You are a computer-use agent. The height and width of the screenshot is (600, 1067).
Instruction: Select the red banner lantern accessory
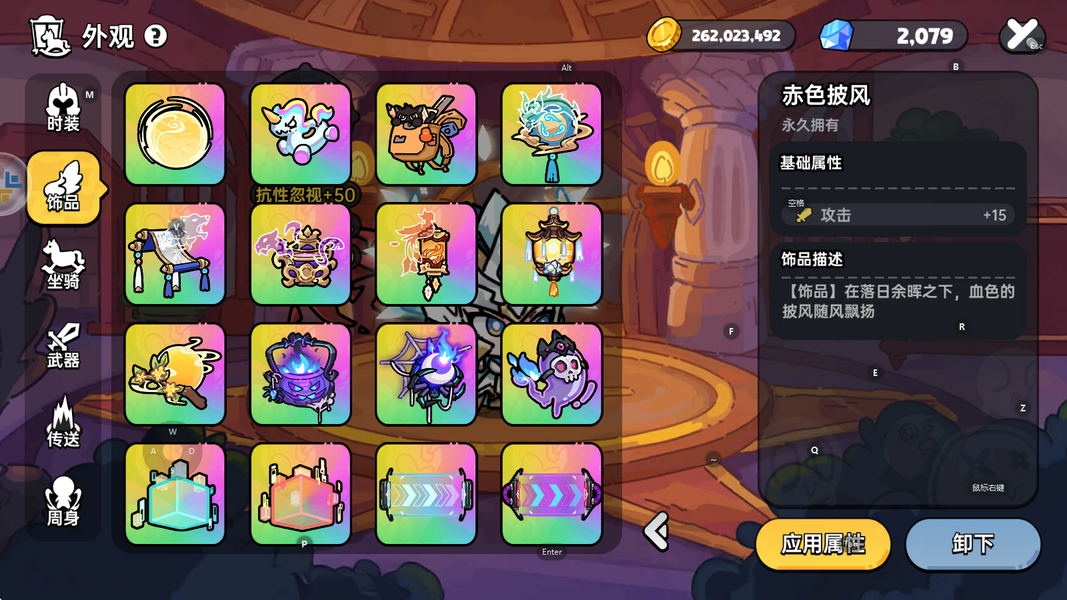click(x=426, y=254)
